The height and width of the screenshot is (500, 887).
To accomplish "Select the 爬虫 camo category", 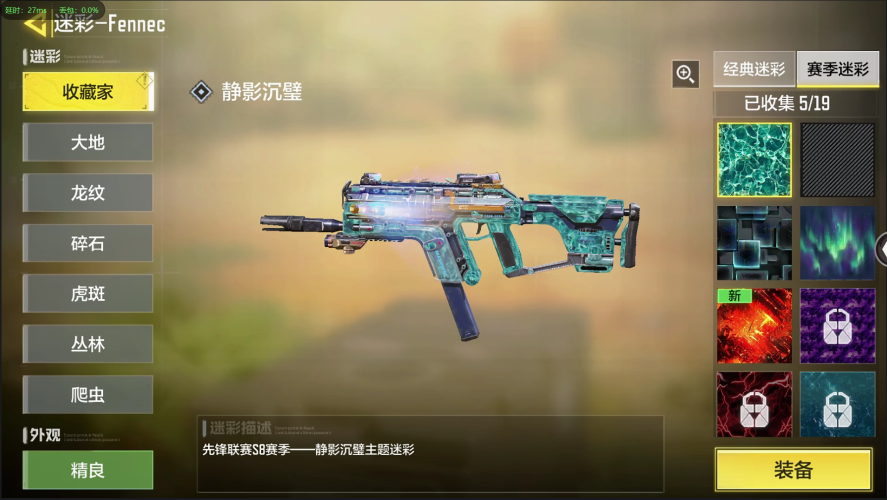I will point(88,395).
